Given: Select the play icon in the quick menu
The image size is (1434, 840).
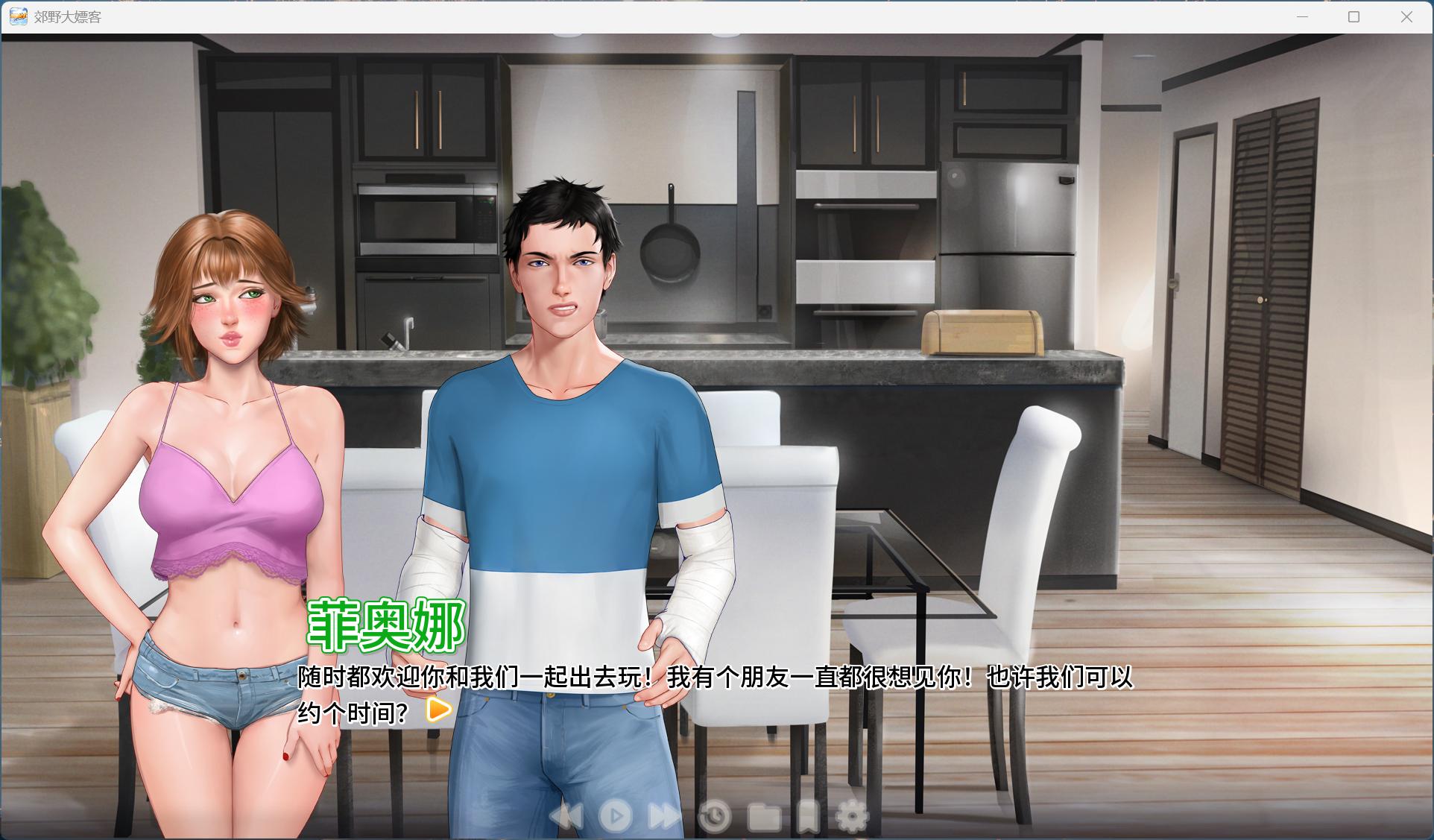Looking at the screenshot, I should tap(615, 816).
